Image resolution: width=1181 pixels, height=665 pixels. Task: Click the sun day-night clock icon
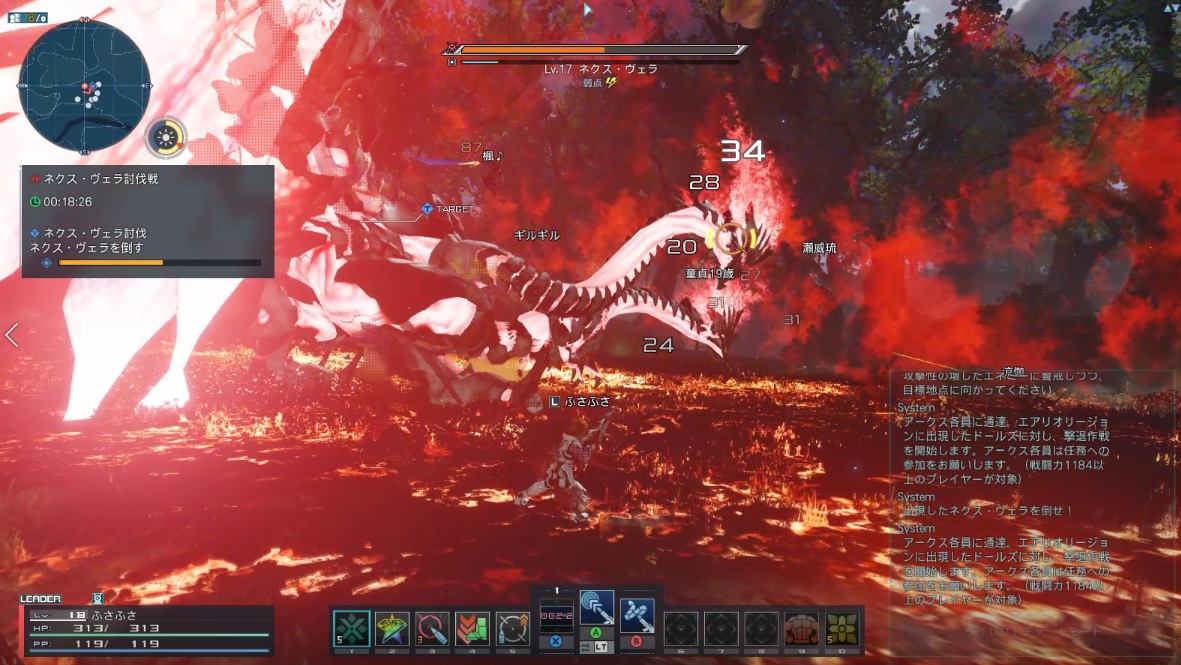[x=166, y=138]
